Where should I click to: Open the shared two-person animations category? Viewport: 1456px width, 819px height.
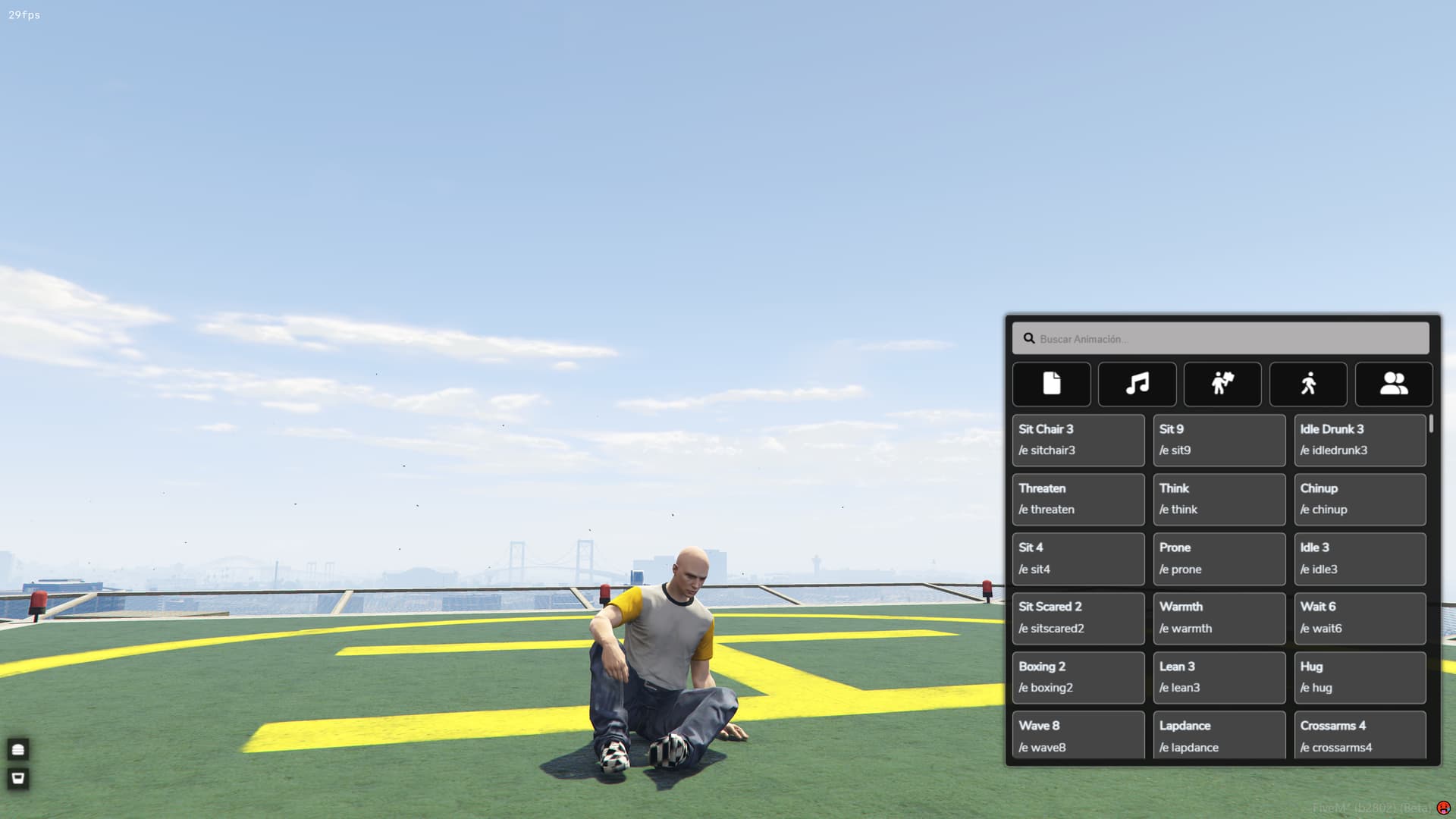coord(1393,384)
